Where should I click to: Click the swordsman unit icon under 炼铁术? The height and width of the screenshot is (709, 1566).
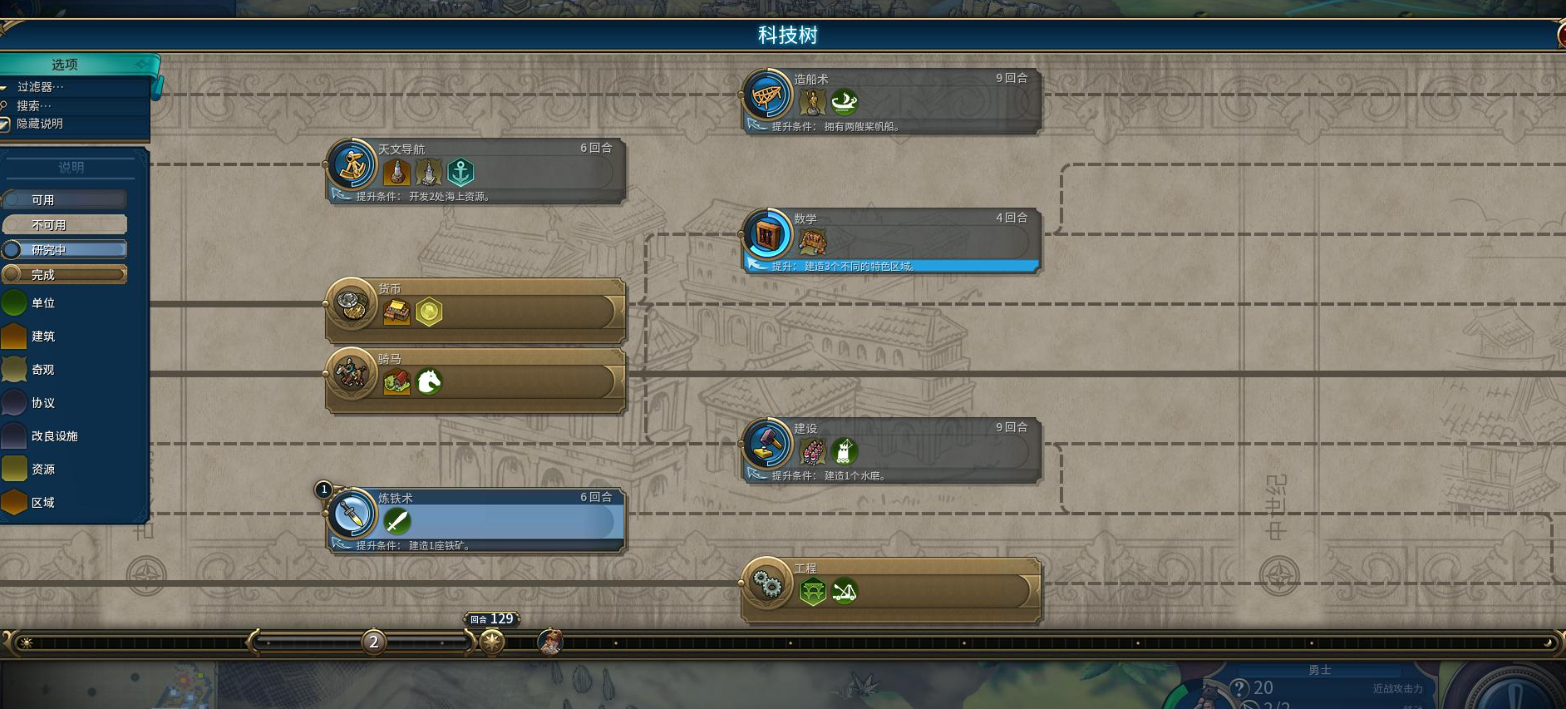tap(397, 521)
